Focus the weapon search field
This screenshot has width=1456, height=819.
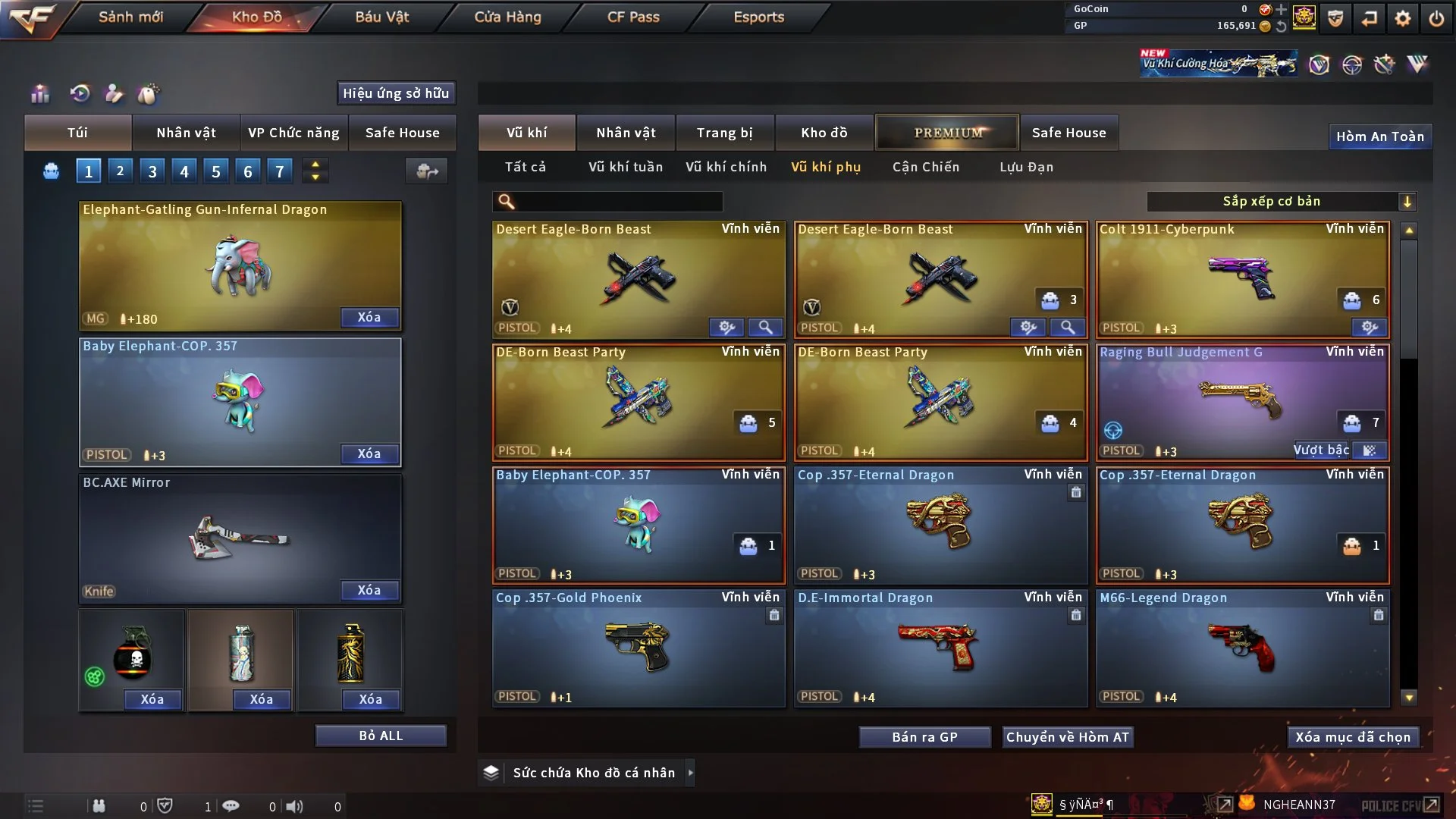618,201
